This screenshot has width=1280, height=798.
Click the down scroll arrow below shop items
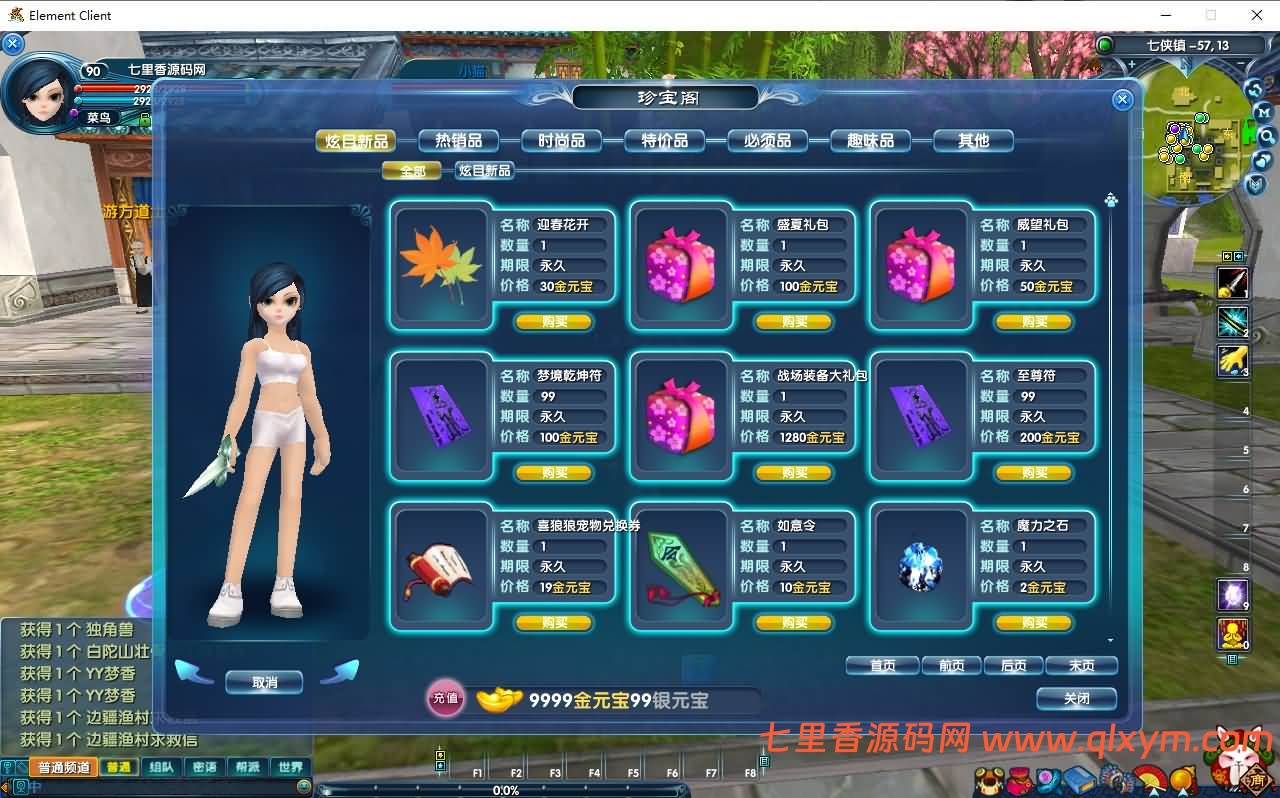tap(1110, 641)
